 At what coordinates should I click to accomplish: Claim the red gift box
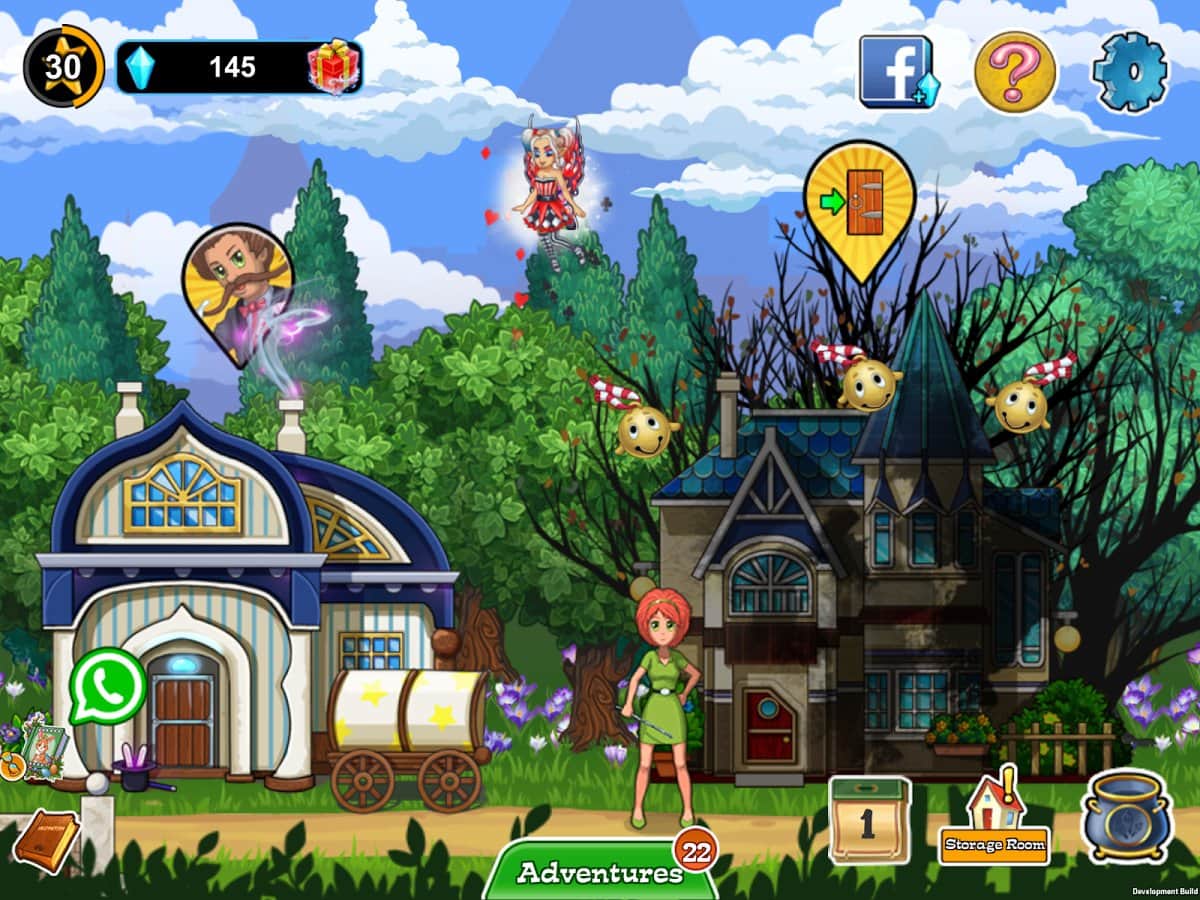coord(334,67)
